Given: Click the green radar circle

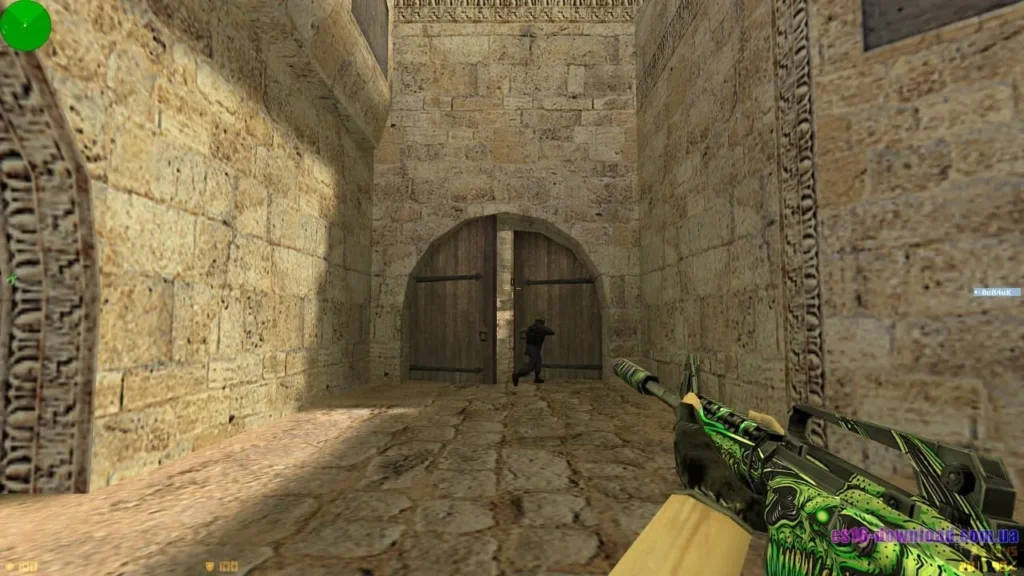Looking at the screenshot, I should (25, 25).
